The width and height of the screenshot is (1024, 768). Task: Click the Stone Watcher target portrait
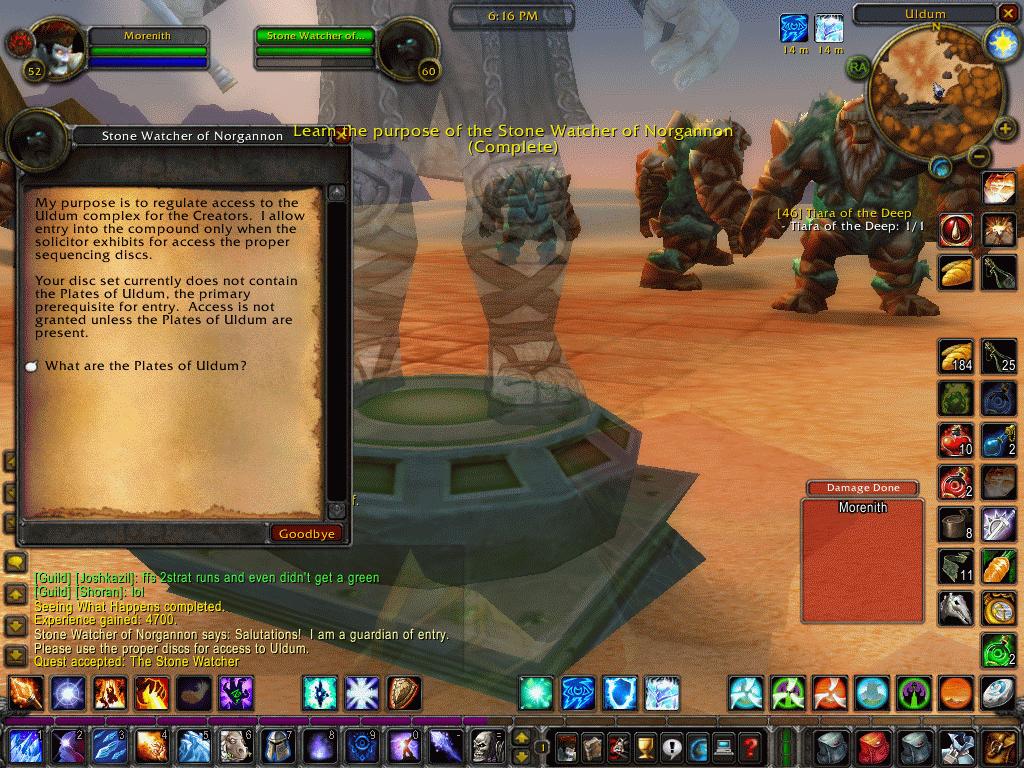click(407, 48)
